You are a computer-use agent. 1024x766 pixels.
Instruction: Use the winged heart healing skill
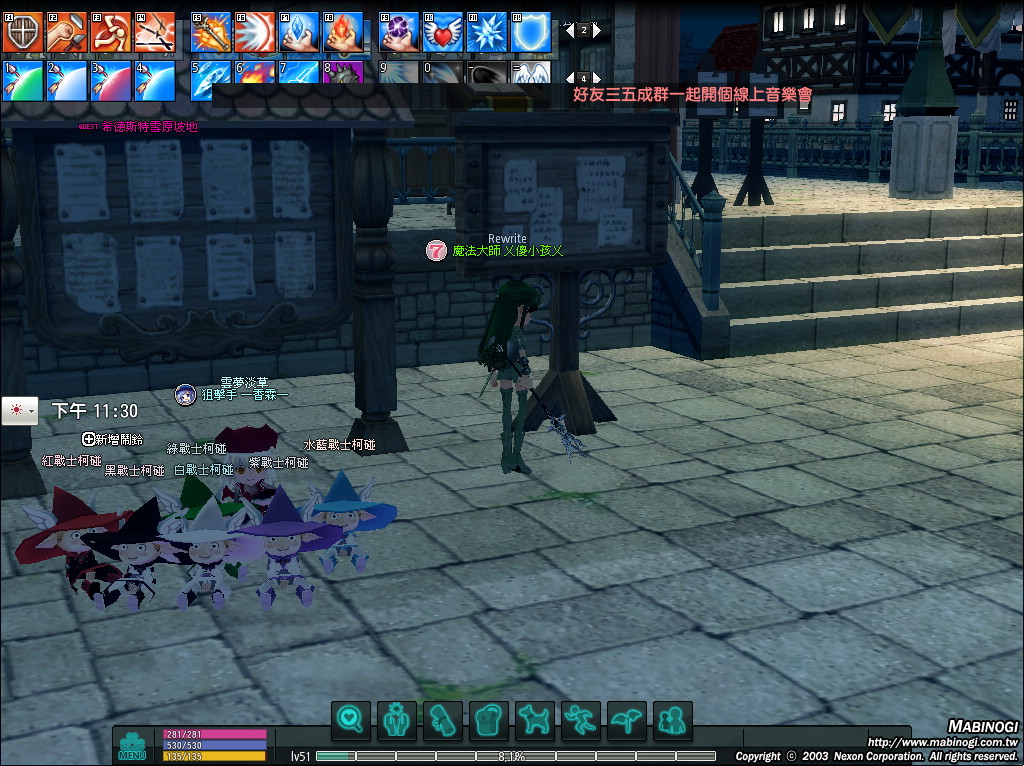442,32
